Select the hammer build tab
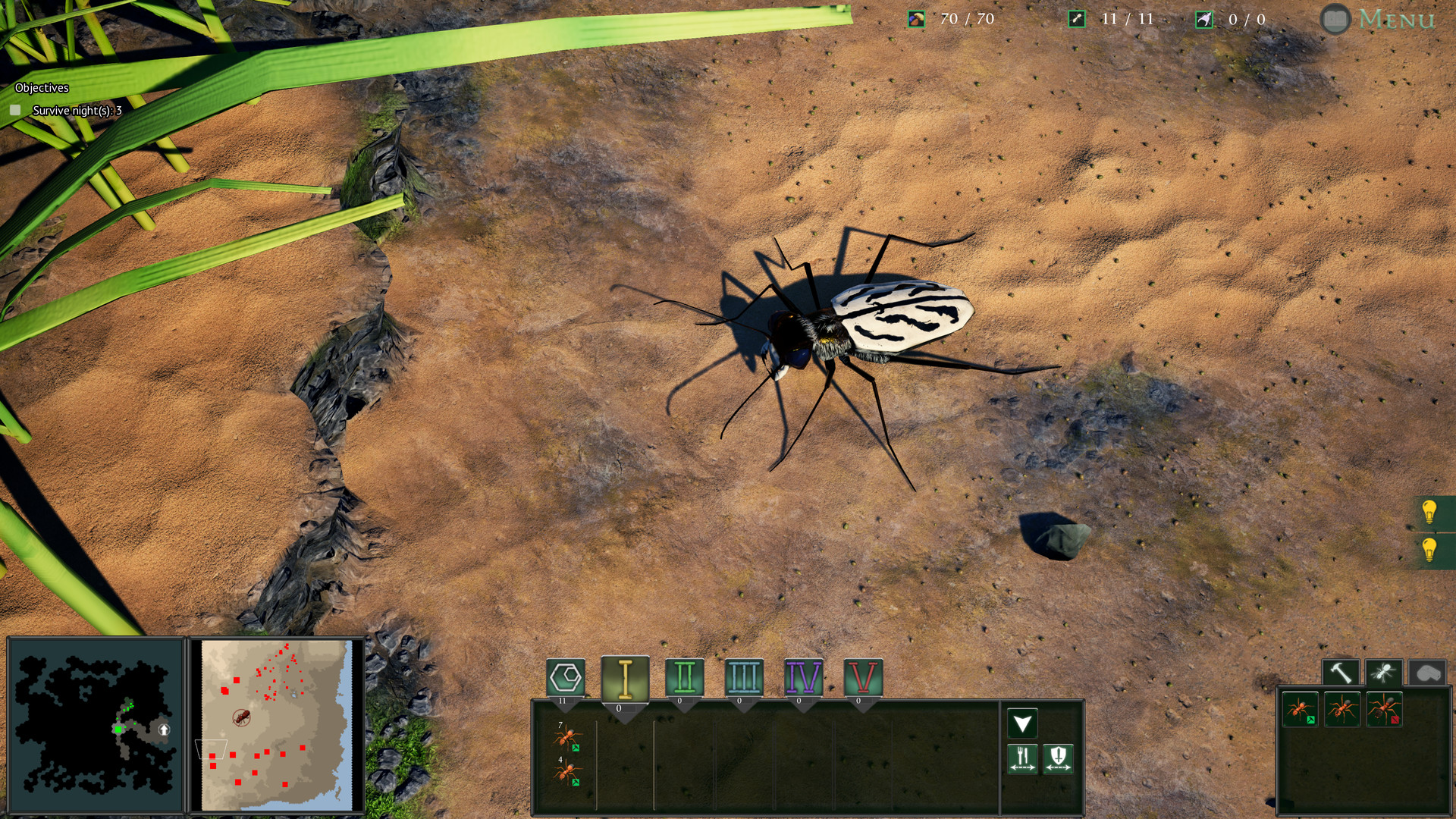The height and width of the screenshot is (819, 1456). pyautogui.click(x=1341, y=671)
